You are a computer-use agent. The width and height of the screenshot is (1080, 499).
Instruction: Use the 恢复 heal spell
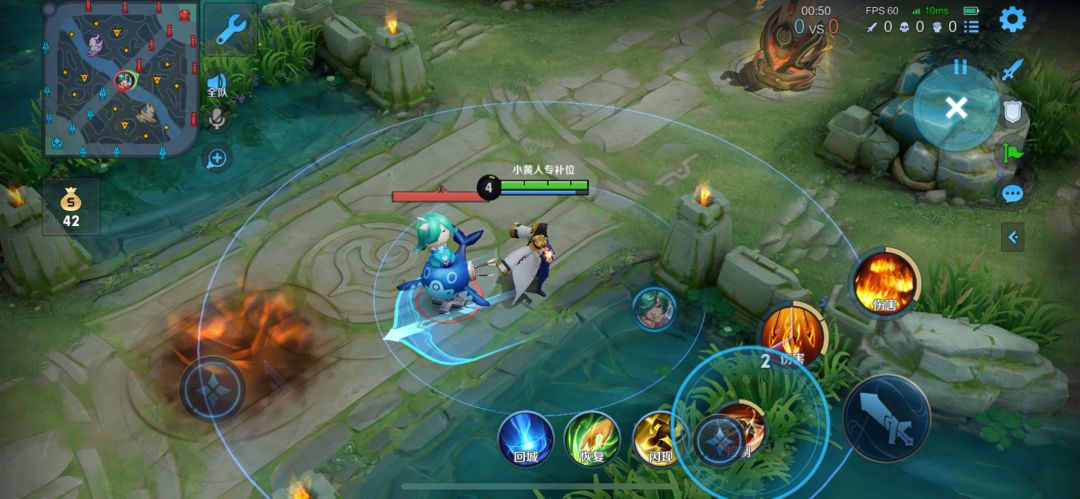[x=592, y=437]
